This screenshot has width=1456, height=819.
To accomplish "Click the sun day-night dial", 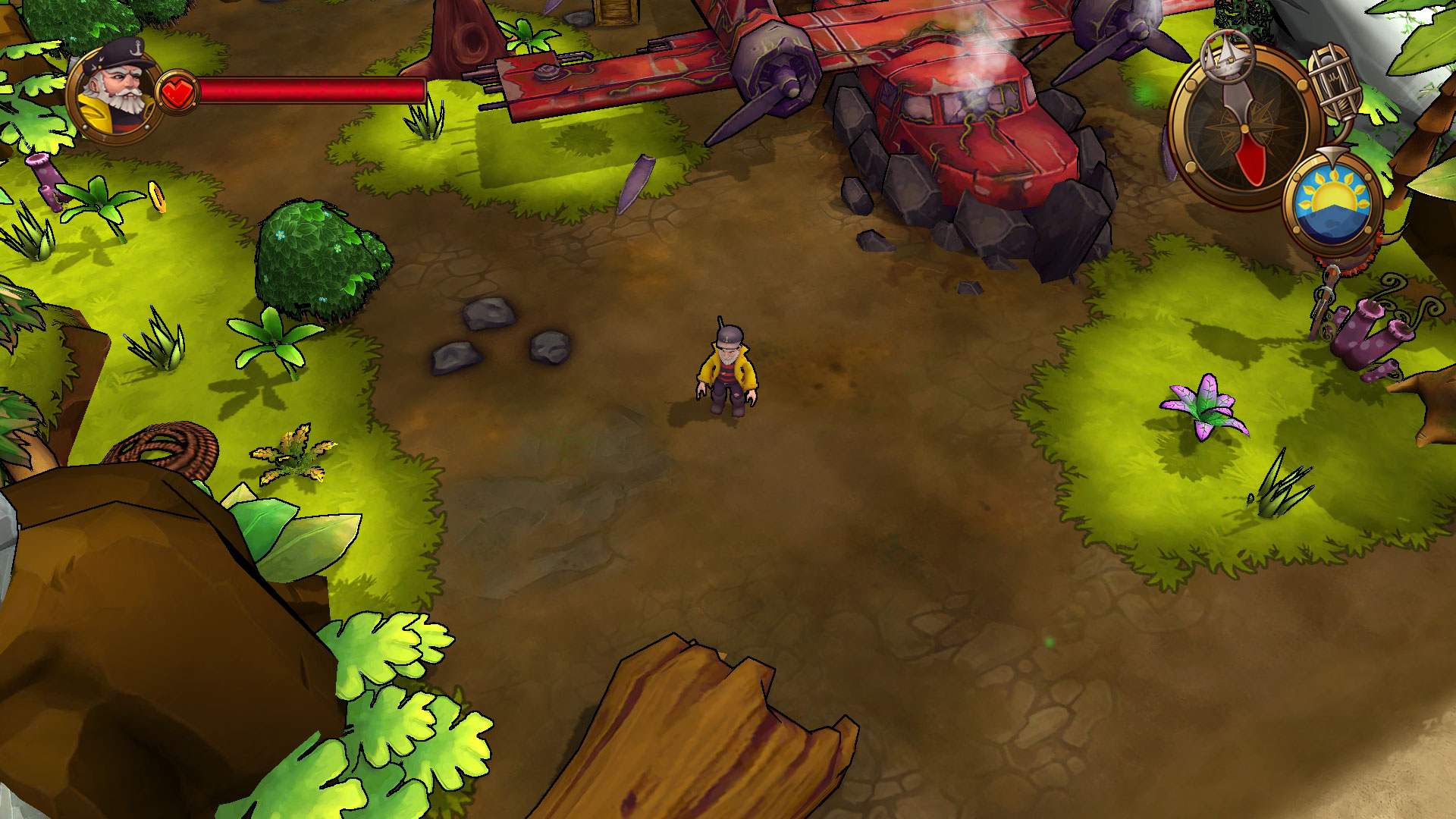I will click(1332, 201).
